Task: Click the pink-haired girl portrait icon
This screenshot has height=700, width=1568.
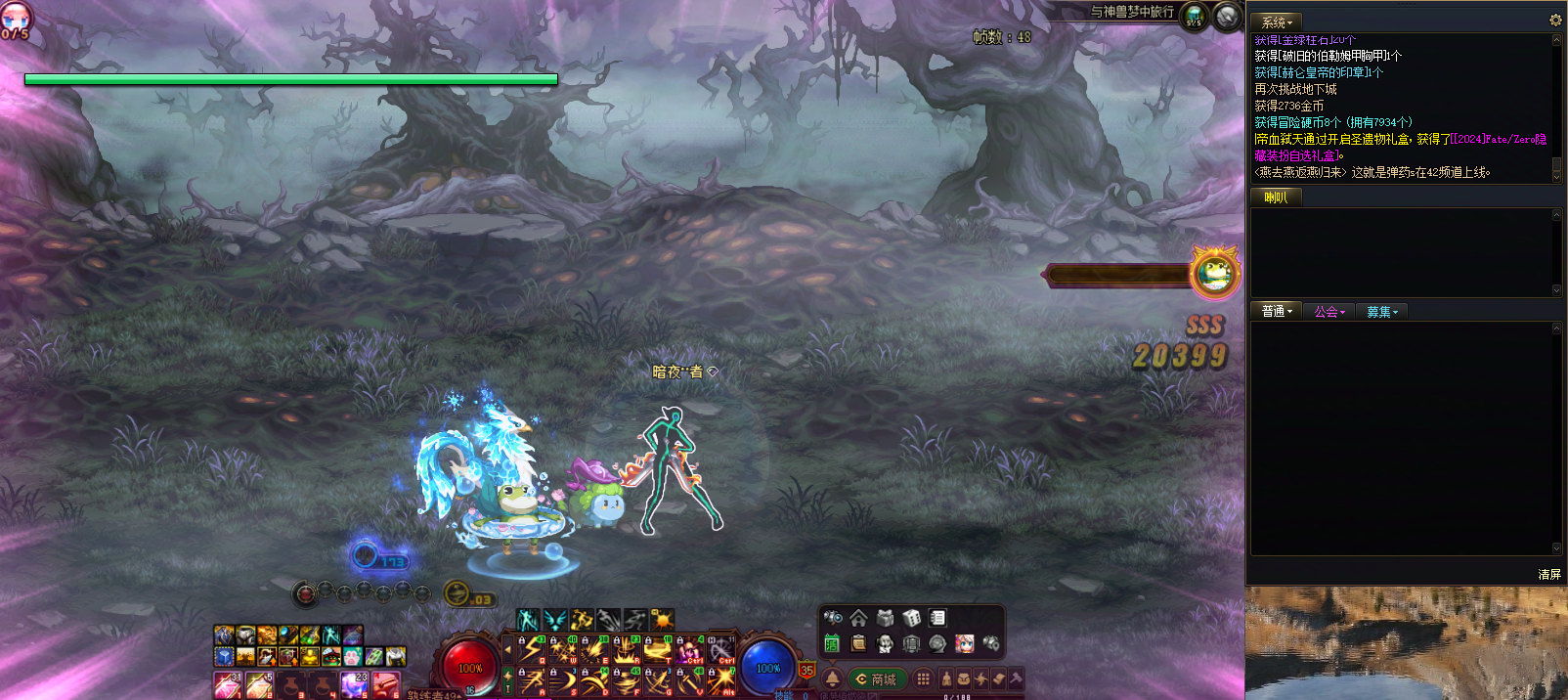Action: (964, 643)
